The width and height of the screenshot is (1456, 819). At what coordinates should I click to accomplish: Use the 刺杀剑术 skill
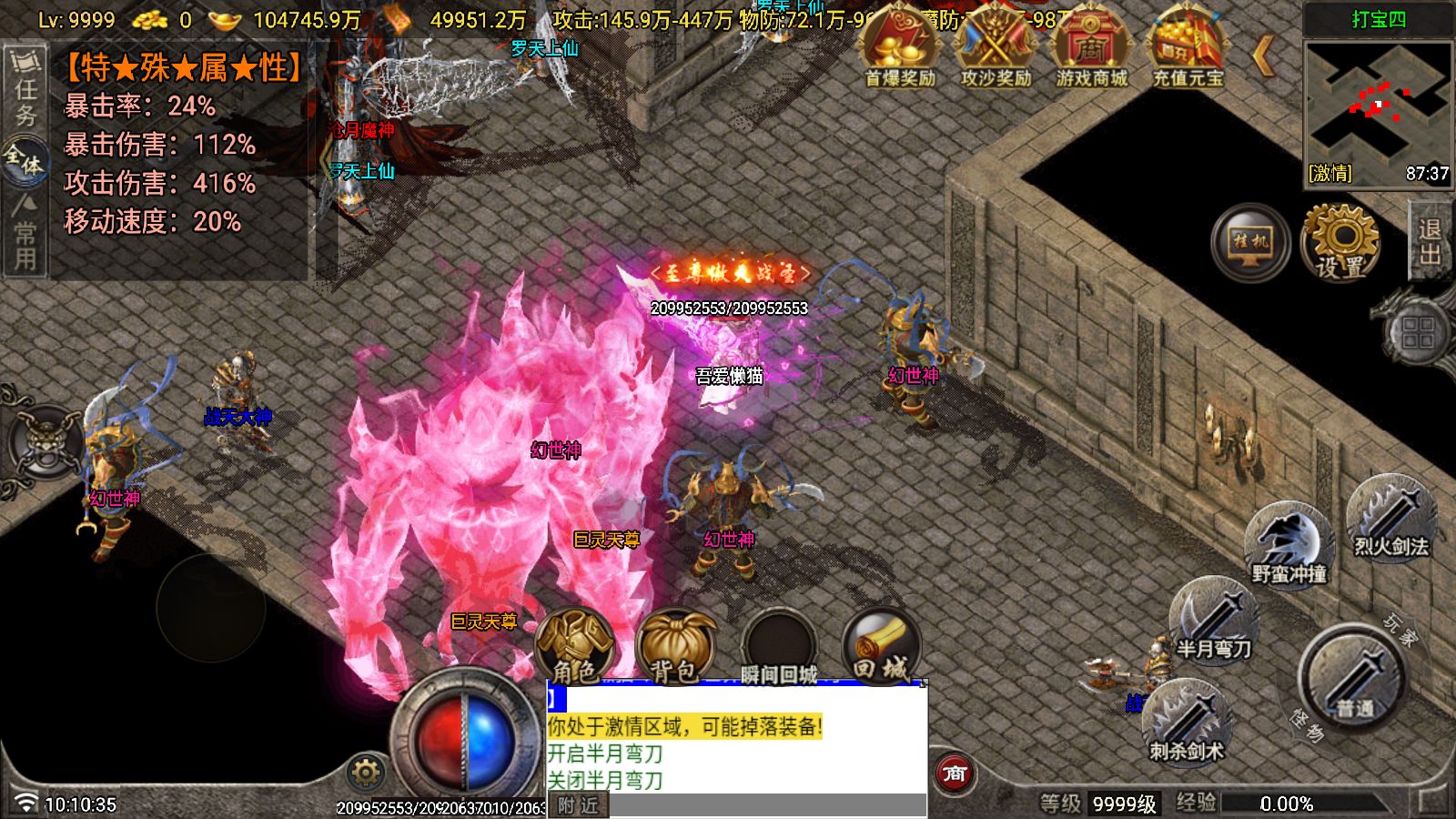1186,722
